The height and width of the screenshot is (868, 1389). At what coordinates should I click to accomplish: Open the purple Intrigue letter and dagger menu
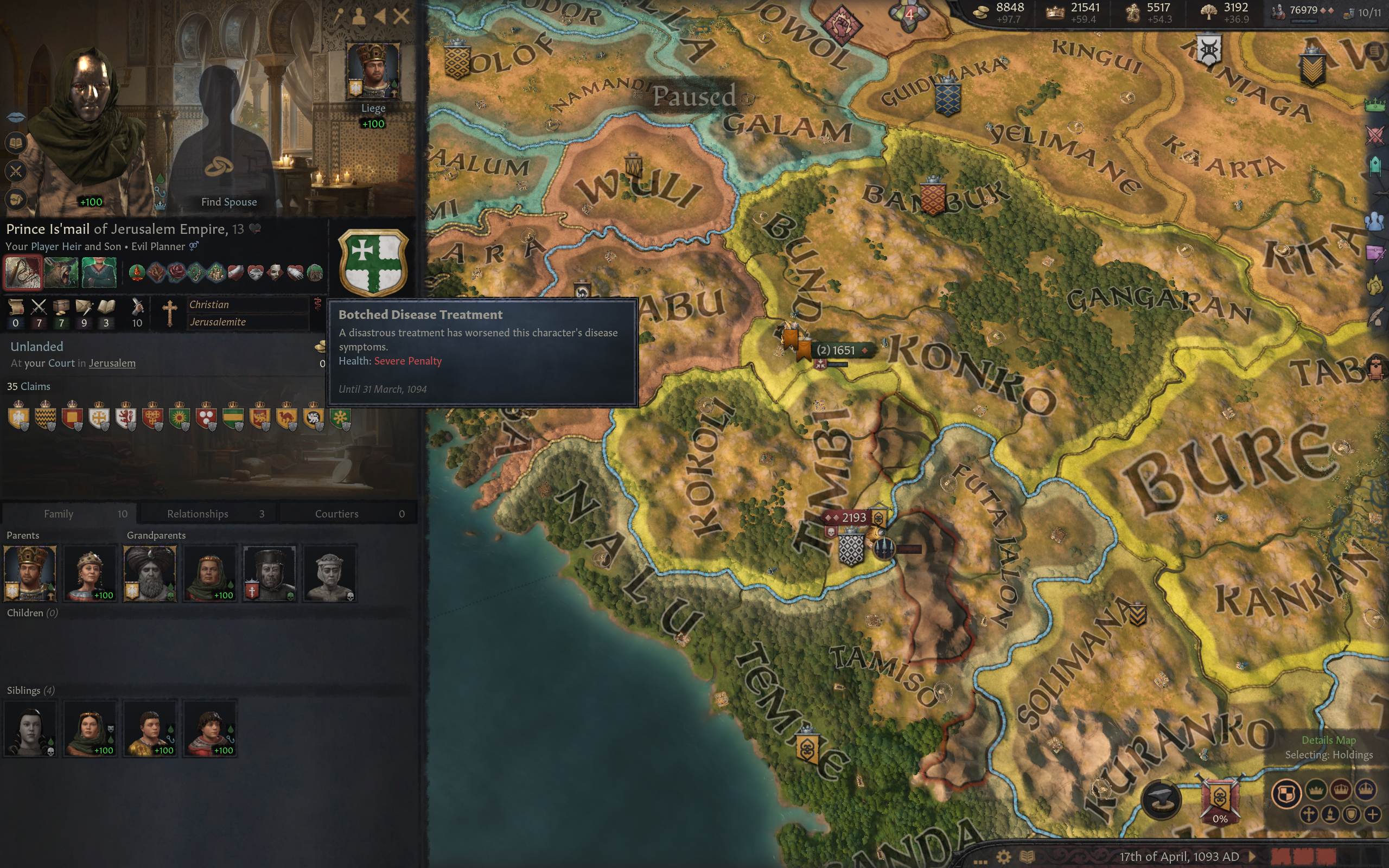(x=1375, y=253)
